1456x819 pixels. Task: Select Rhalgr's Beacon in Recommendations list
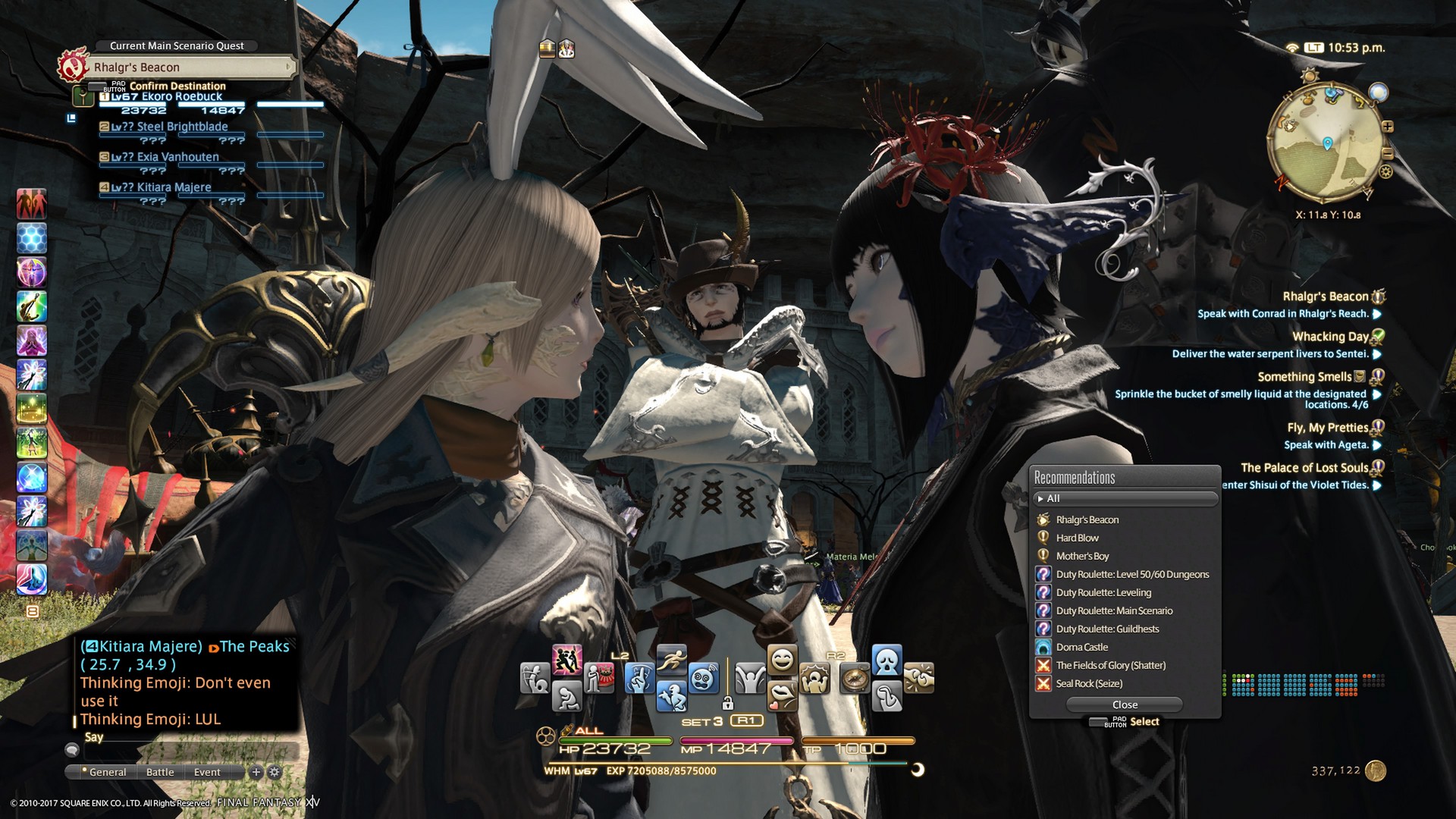[x=1087, y=519]
